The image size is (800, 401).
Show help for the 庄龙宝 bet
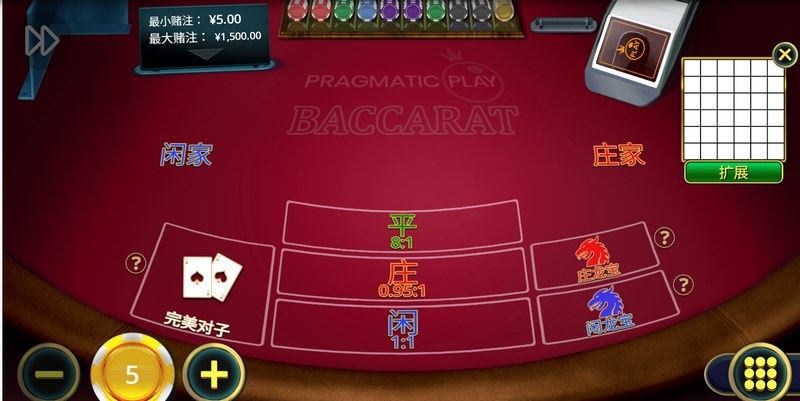(x=664, y=237)
